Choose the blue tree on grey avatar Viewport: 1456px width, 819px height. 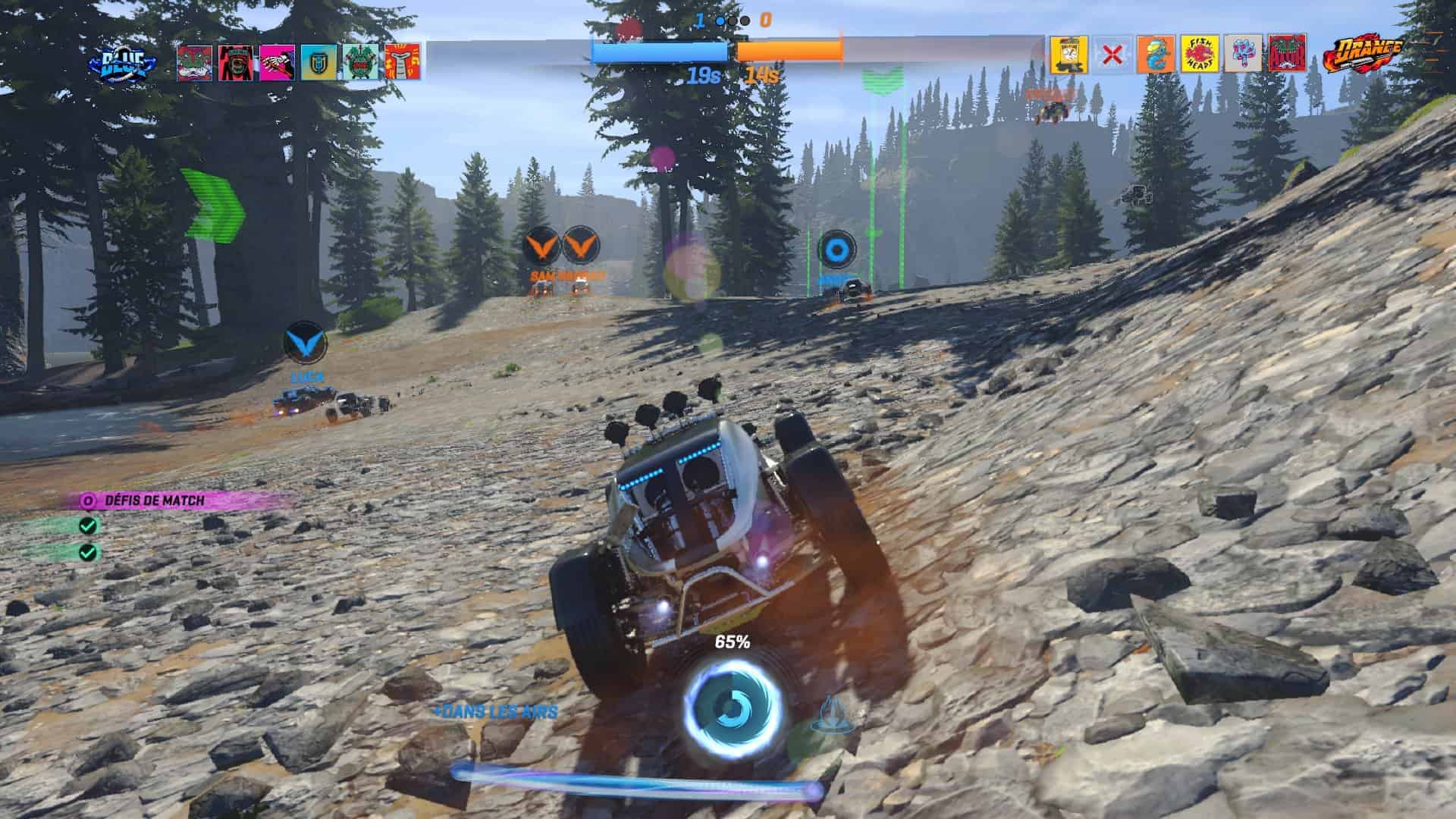(x=1243, y=54)
